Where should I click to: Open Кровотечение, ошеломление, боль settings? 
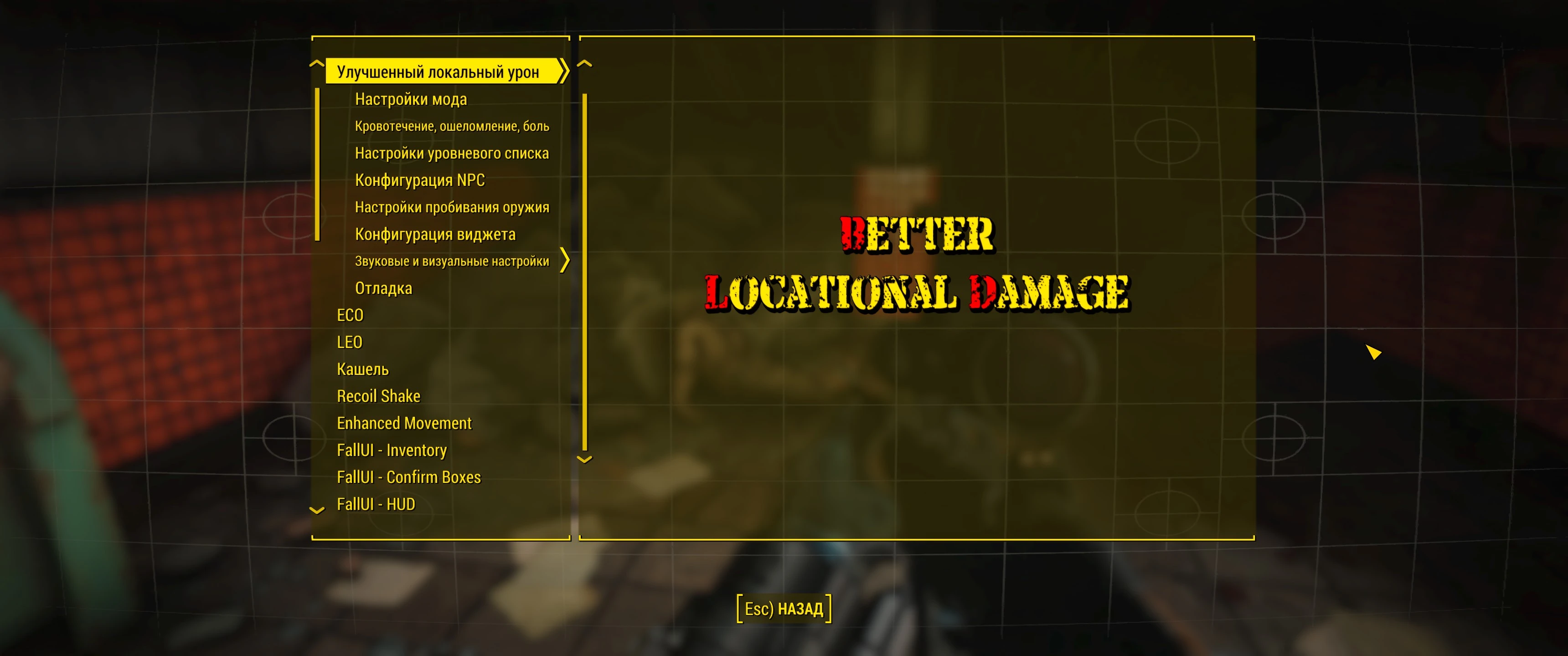pyautogui.click(x=452, y=126)
